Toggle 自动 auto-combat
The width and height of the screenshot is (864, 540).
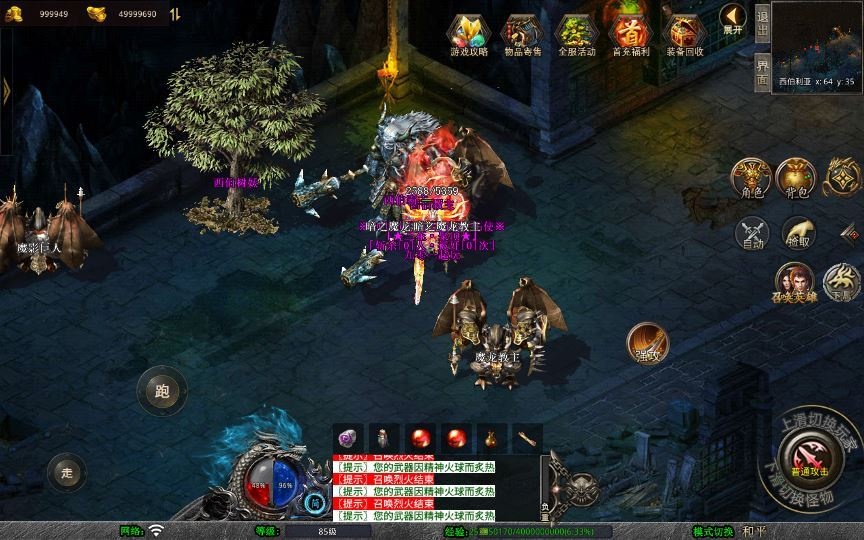click(x=752, y=234)
